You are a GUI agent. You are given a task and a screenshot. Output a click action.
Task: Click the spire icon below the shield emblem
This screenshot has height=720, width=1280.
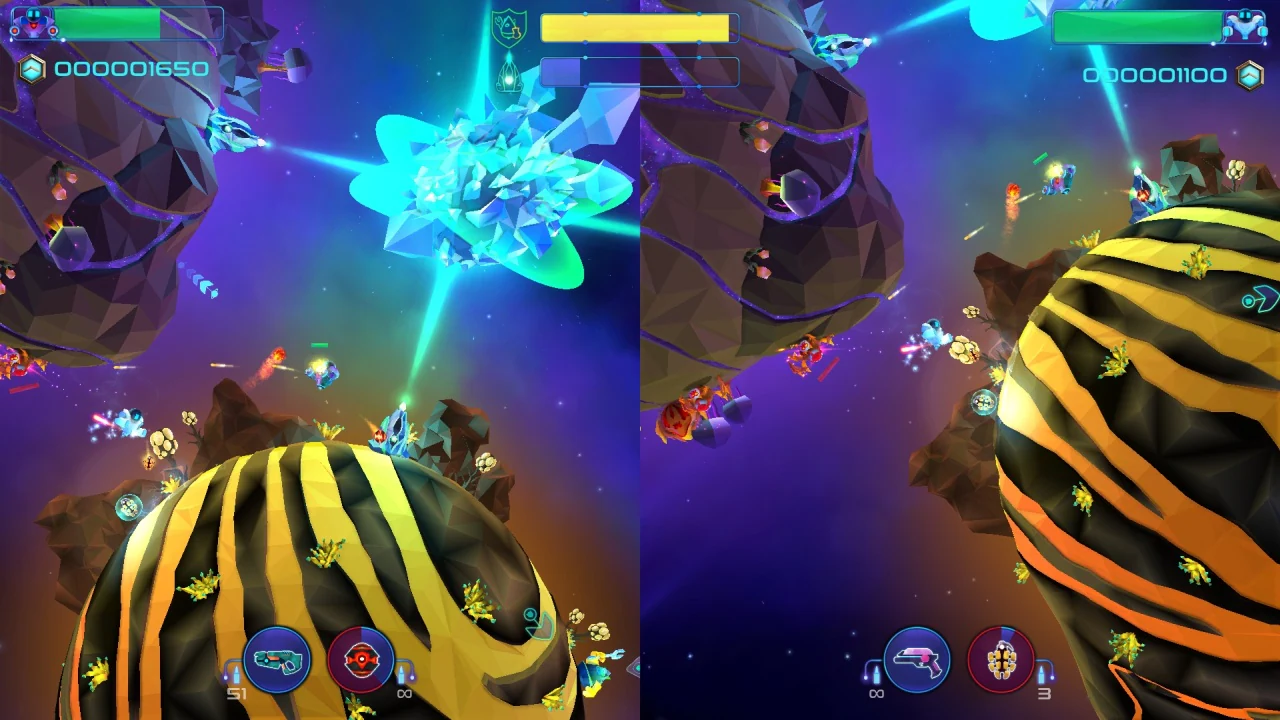[x=510, y=74]
